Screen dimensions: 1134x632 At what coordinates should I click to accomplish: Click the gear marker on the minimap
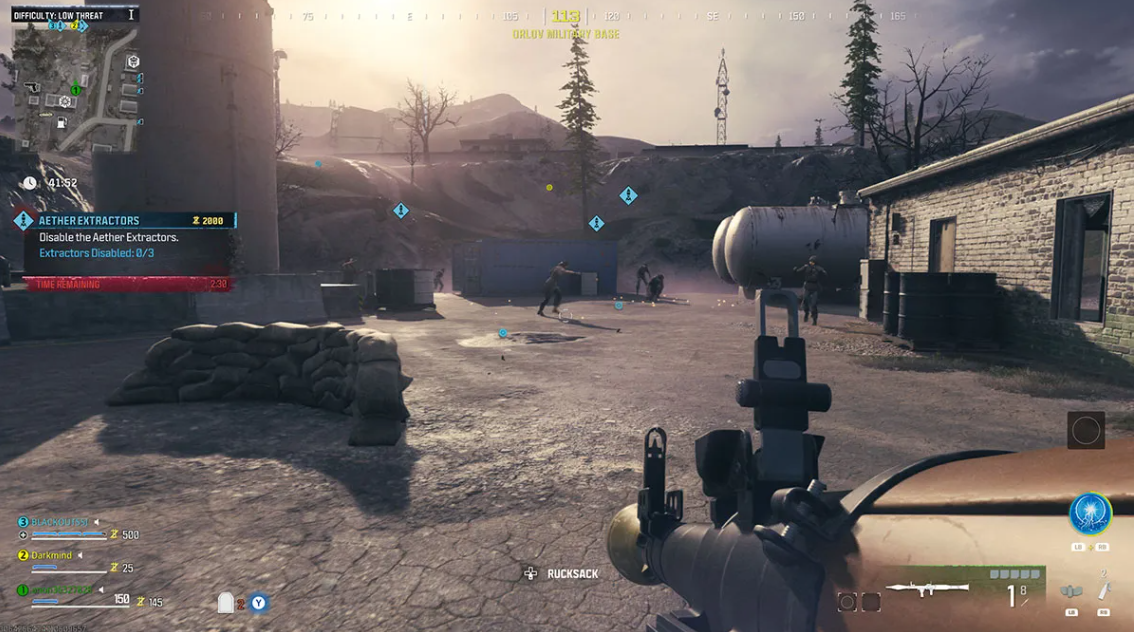click(x=65, y=102)
